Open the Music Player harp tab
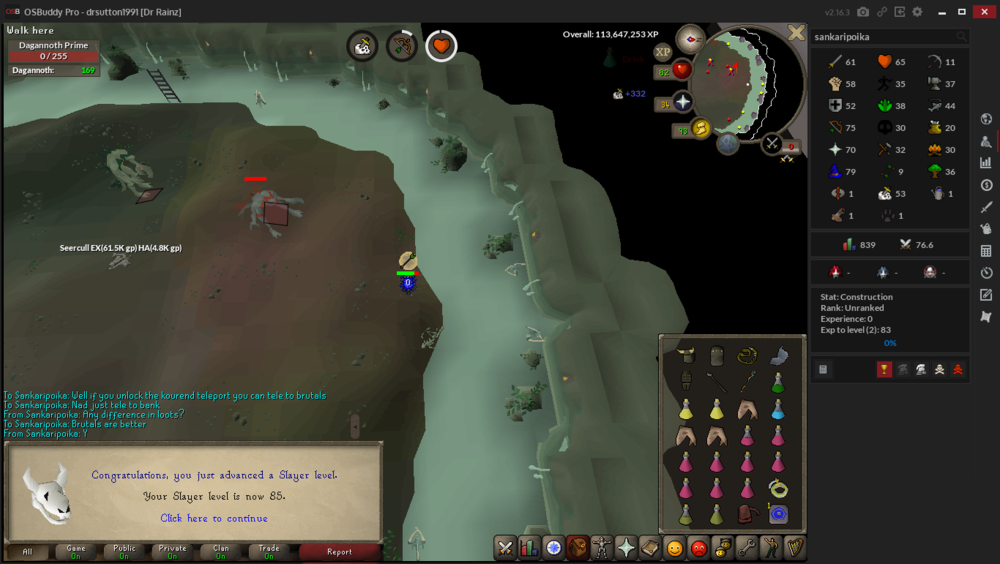 [x=795, y=547]
